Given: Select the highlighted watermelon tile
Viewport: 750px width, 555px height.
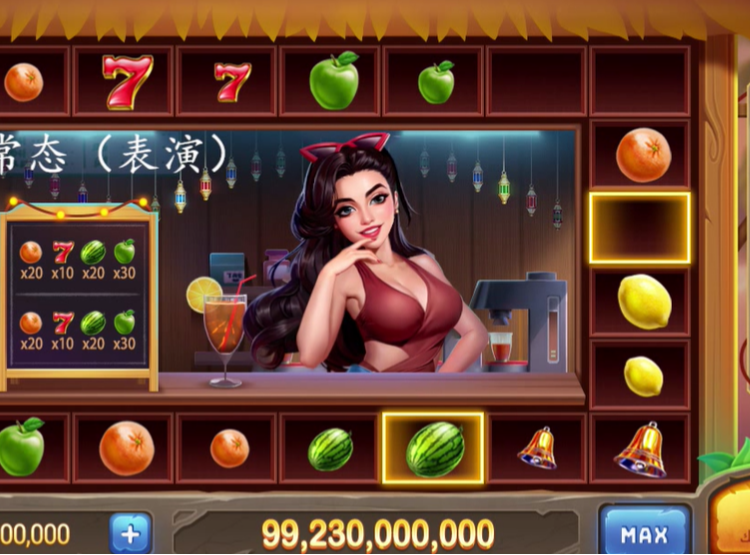Looking at the screenshot, I should point(434,449).
